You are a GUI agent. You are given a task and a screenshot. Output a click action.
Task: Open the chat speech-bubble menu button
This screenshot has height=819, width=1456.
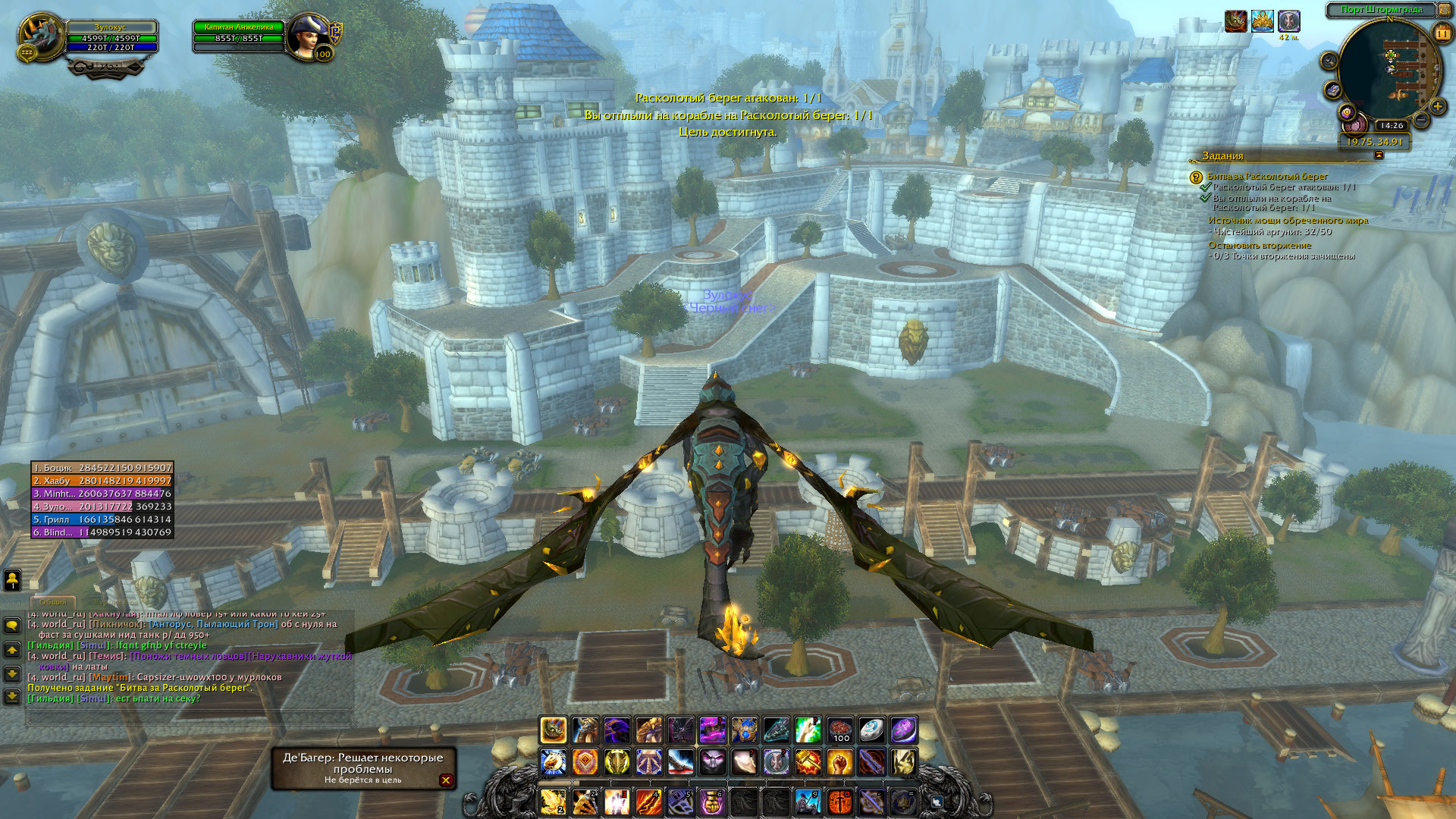click(x=12, y=626)
